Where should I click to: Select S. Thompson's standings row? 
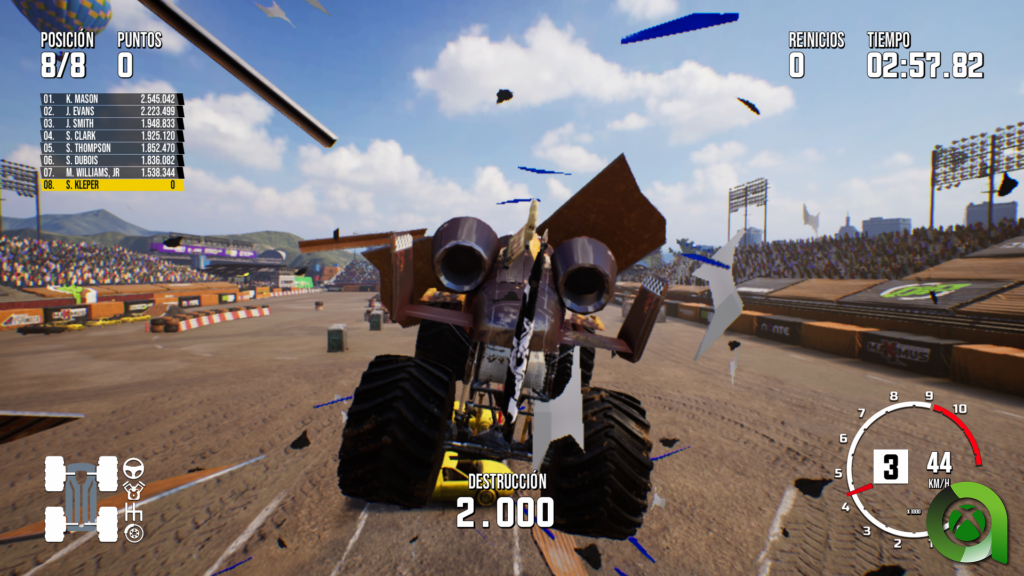(x=111, y=148)
